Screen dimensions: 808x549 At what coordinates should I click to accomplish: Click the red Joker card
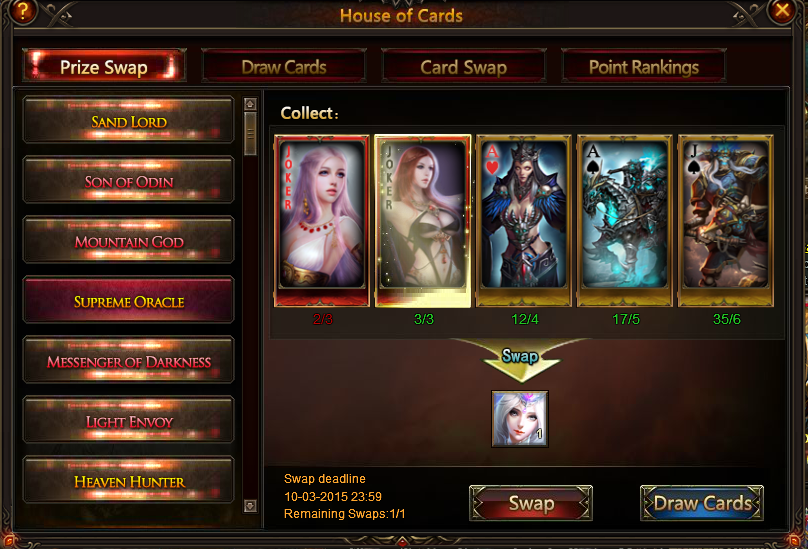tap(322, 220)
